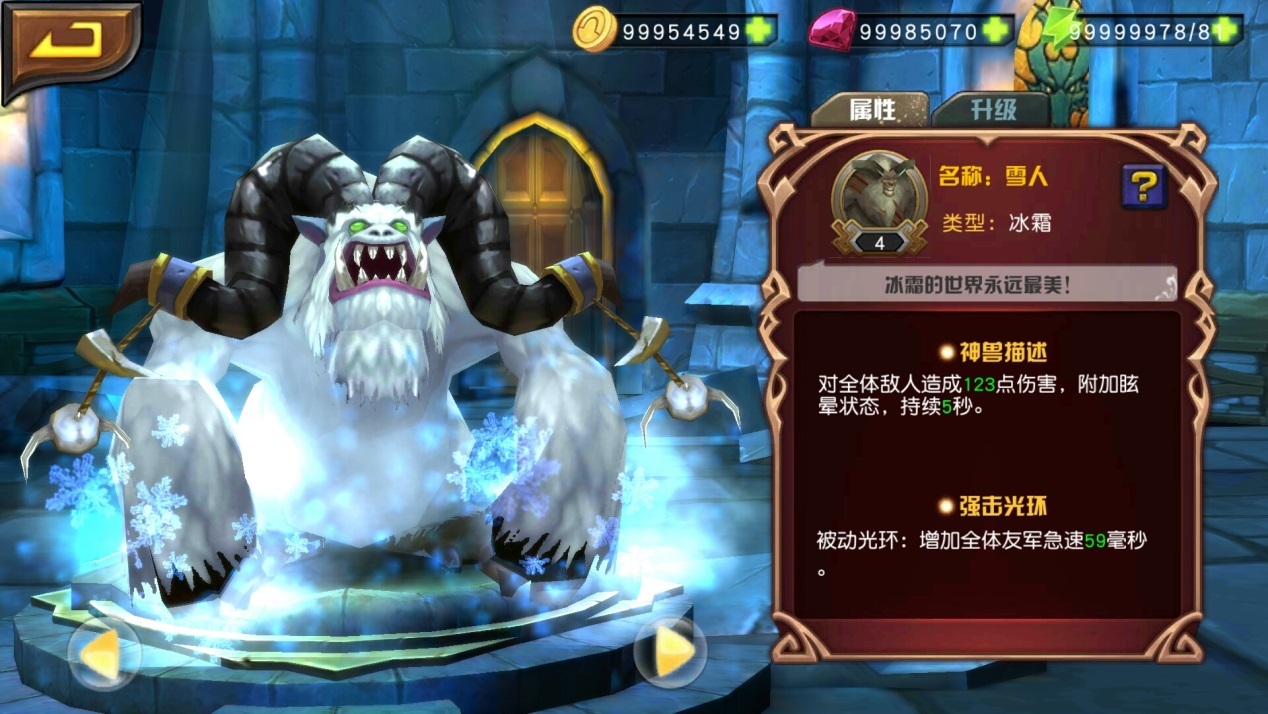Add more gold coins with plus
Image resolution: width=1268 pixels, height=714 pixels.
(x=760, y=31)
